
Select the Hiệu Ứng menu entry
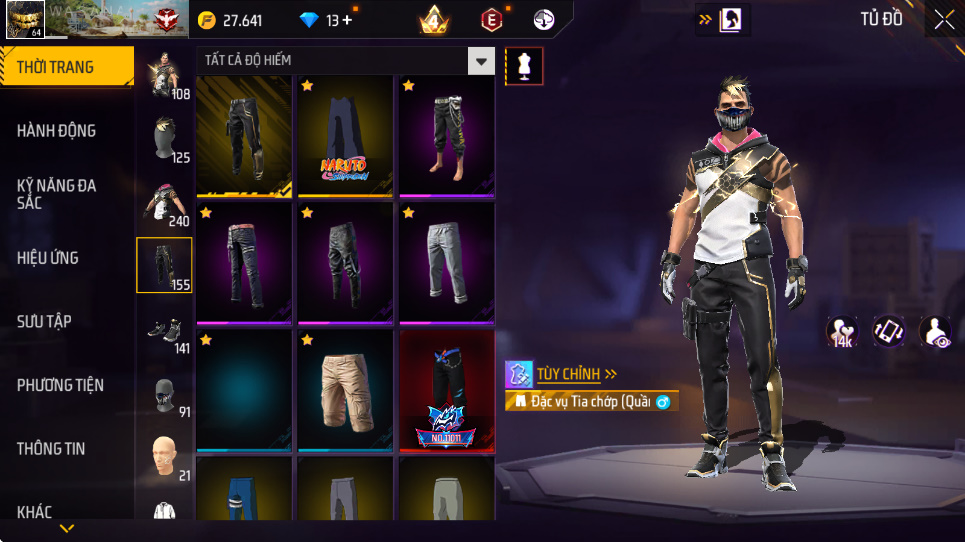[x=48, y=258]
